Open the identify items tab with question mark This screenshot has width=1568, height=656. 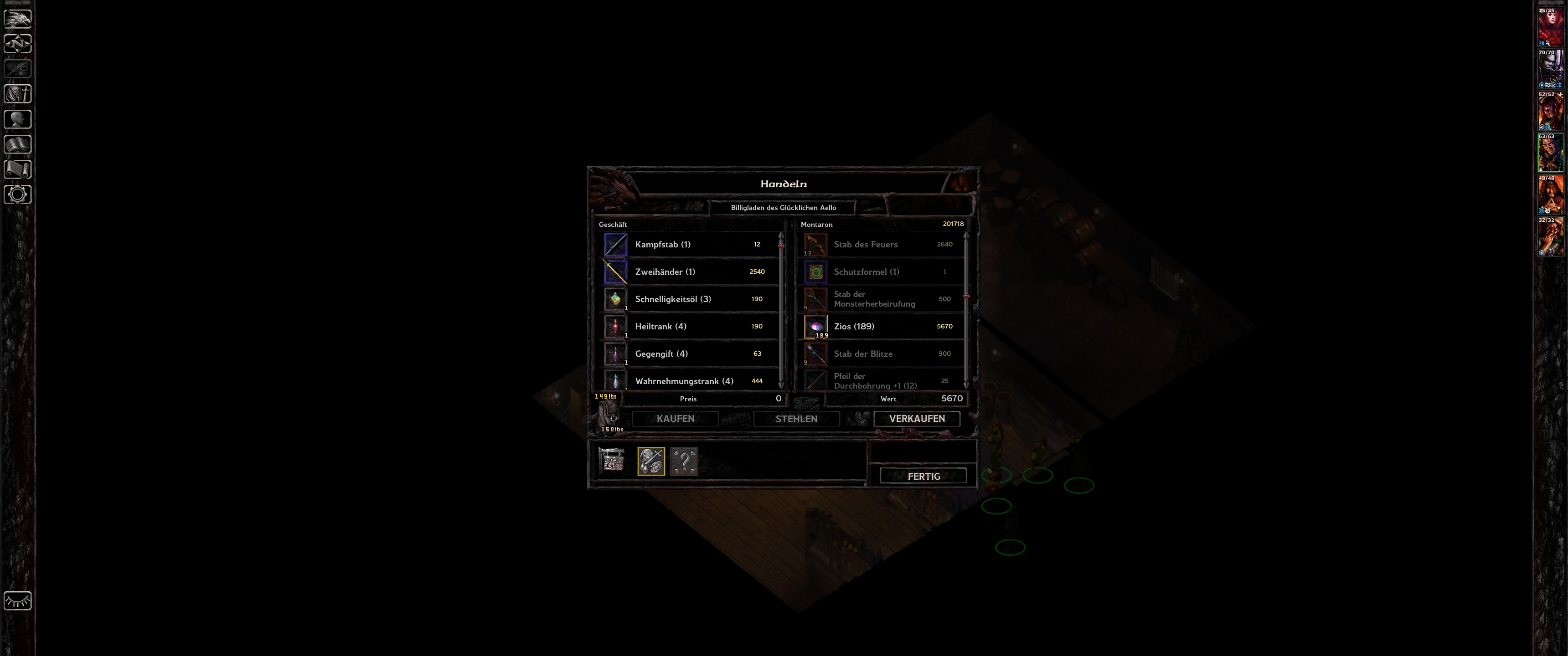(x=684, y=461)
